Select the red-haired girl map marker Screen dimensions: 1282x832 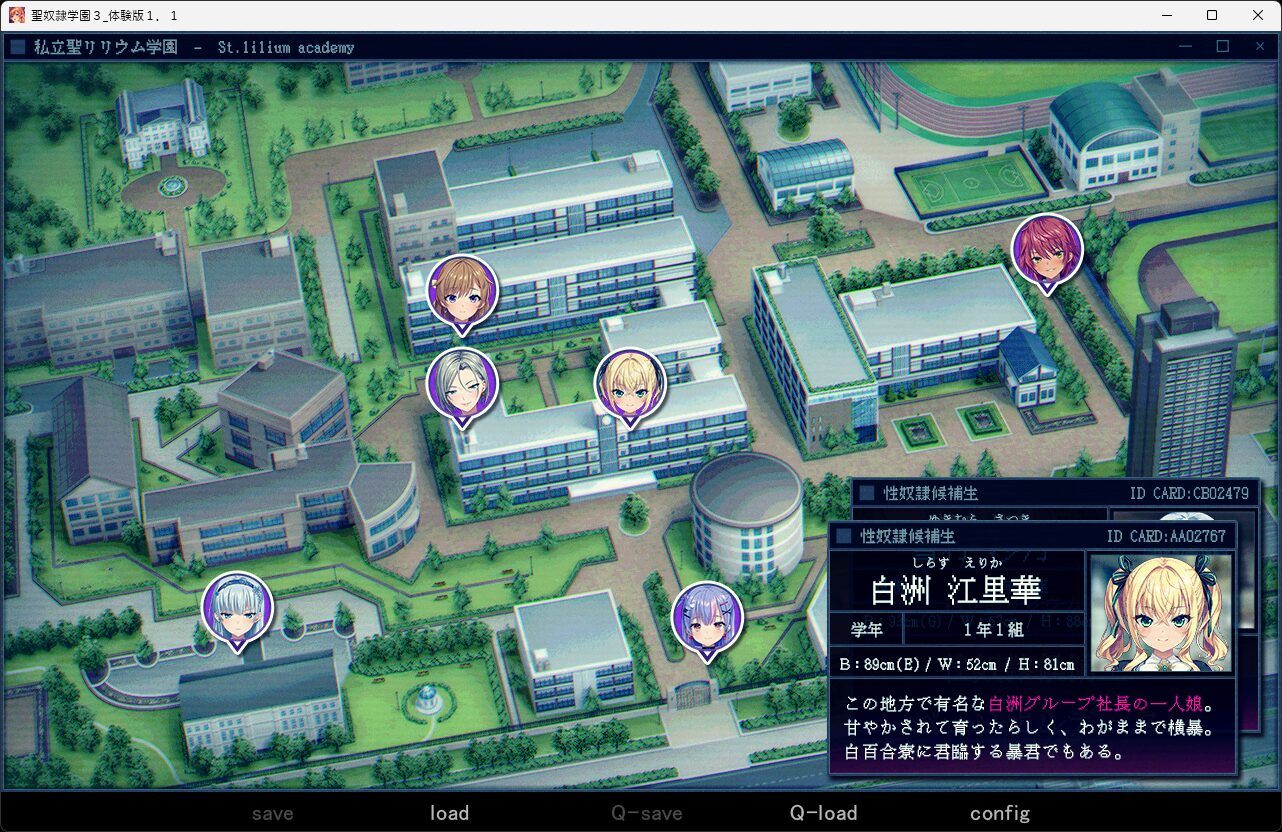(x=1047, y=250)
